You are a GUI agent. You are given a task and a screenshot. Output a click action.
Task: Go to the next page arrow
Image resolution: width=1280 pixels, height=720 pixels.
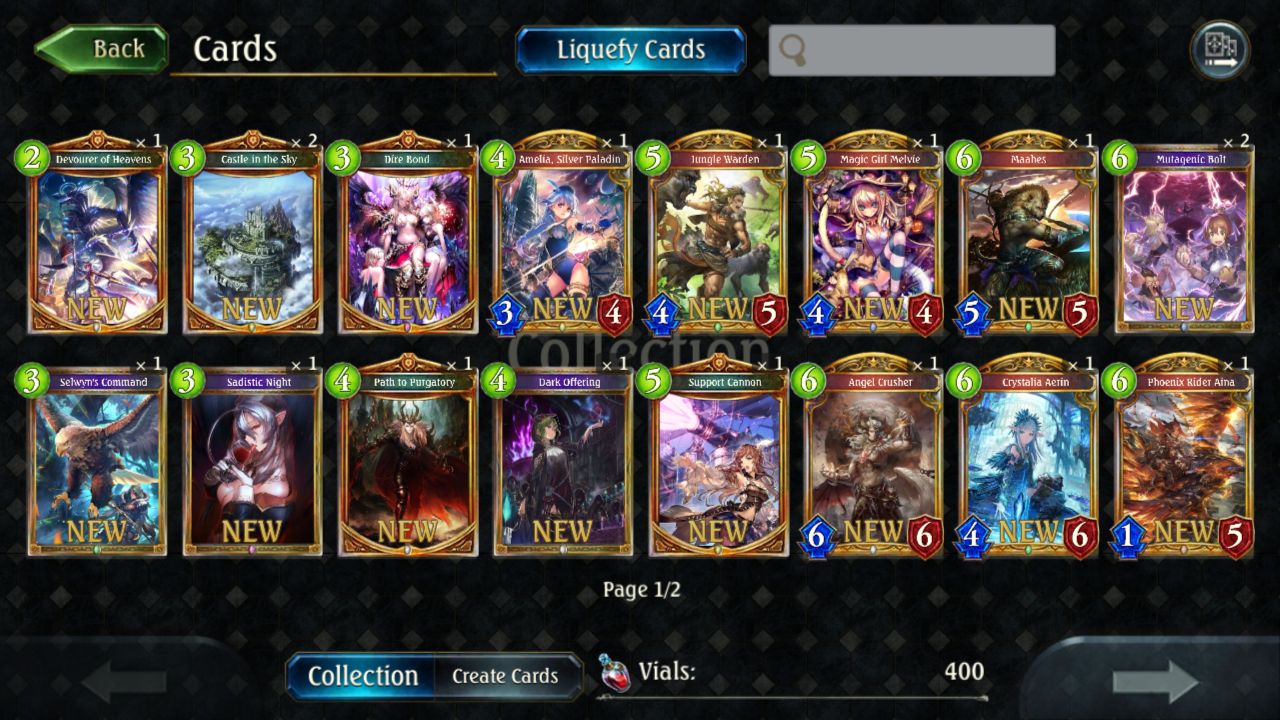(x=1155, y=682)
